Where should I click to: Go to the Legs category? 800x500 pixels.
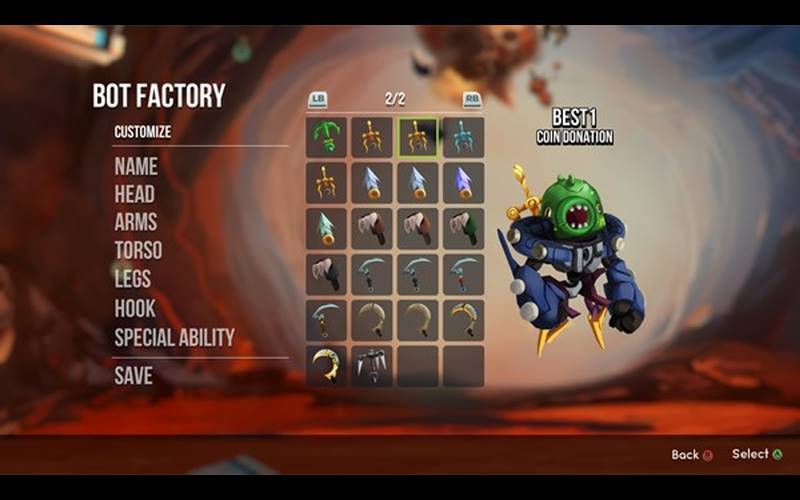coord(133,279)
